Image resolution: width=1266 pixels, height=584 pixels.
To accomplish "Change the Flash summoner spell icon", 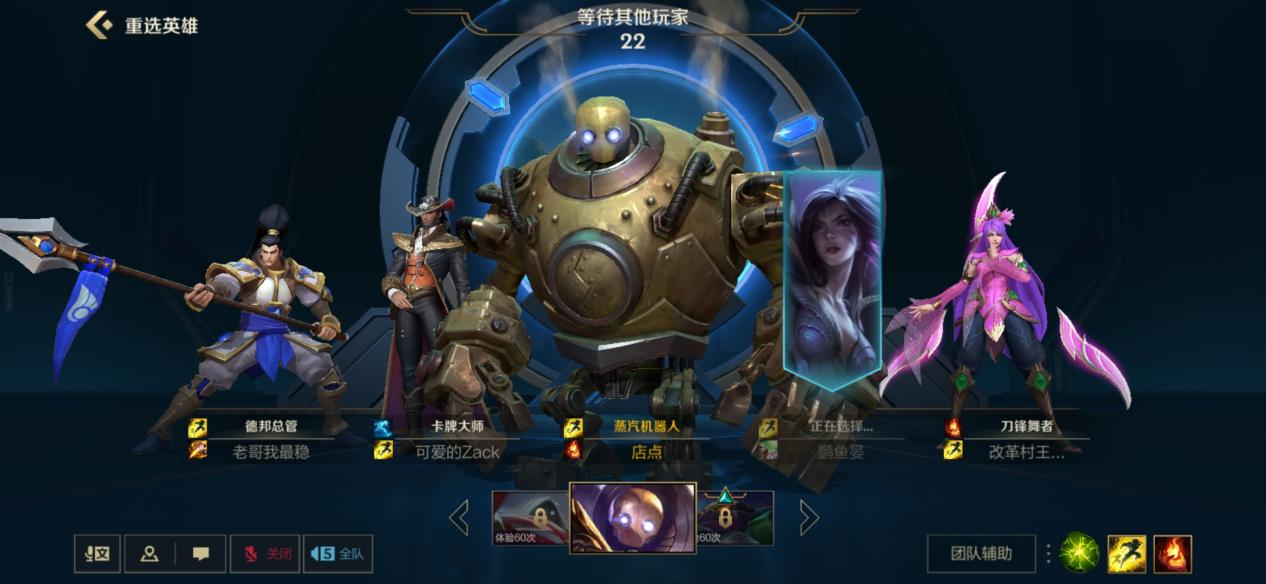I will [x=1127, y=553].
